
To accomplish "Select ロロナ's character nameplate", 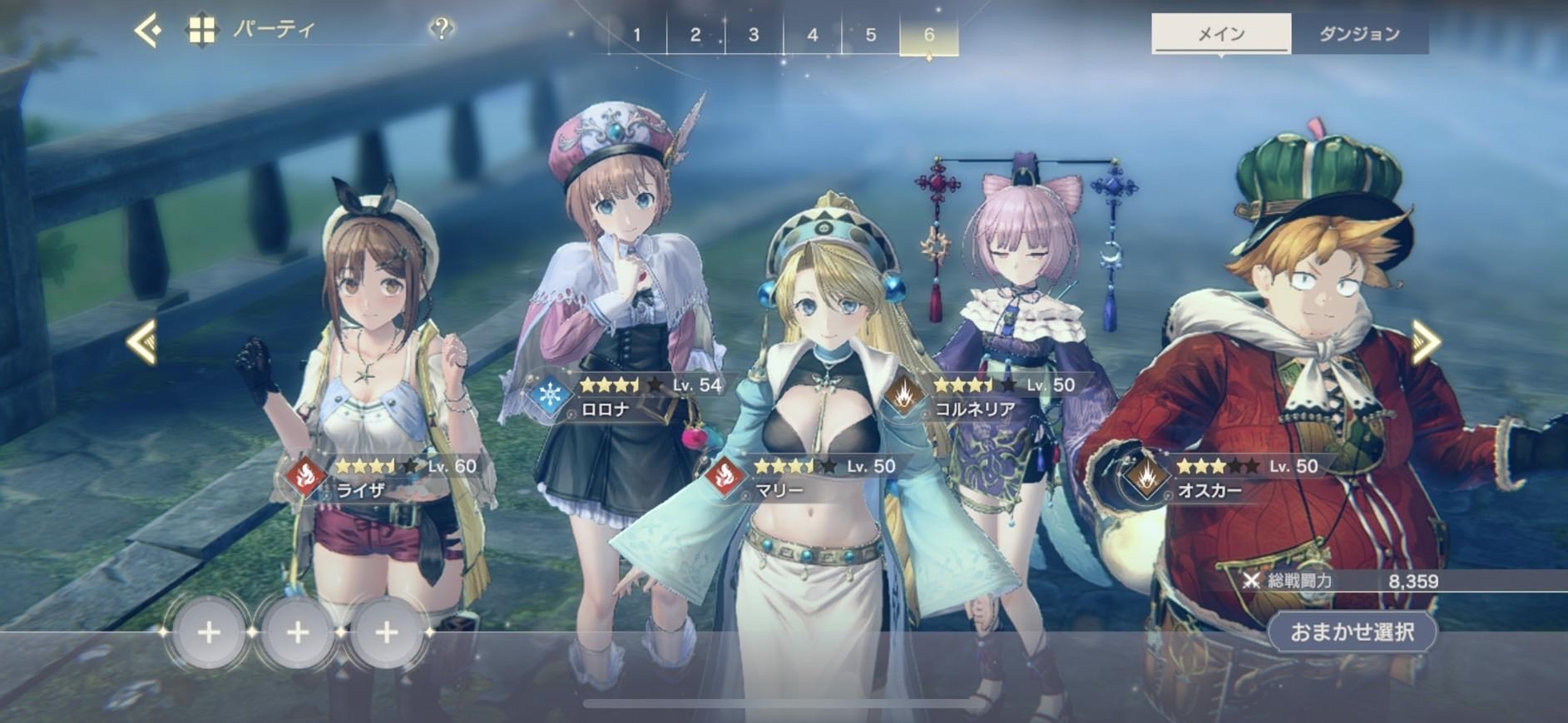I will tap(624, 397).
